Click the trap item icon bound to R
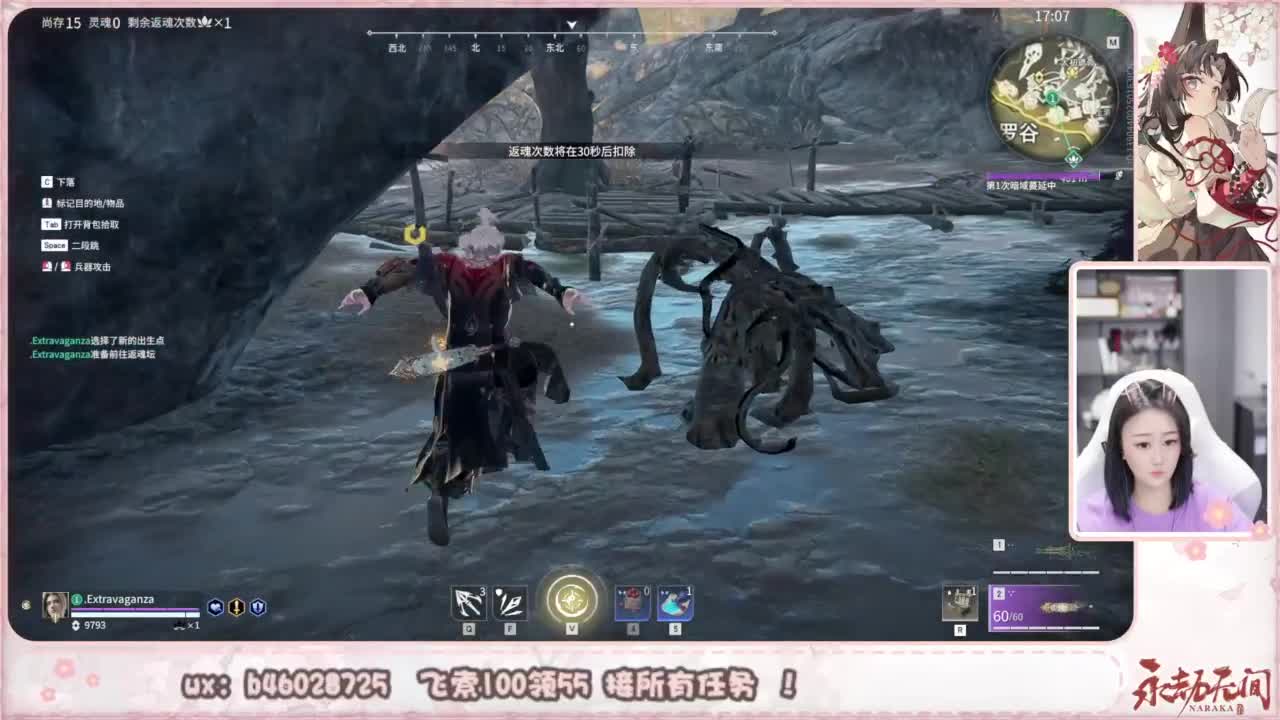 click(x=962, y=603)
